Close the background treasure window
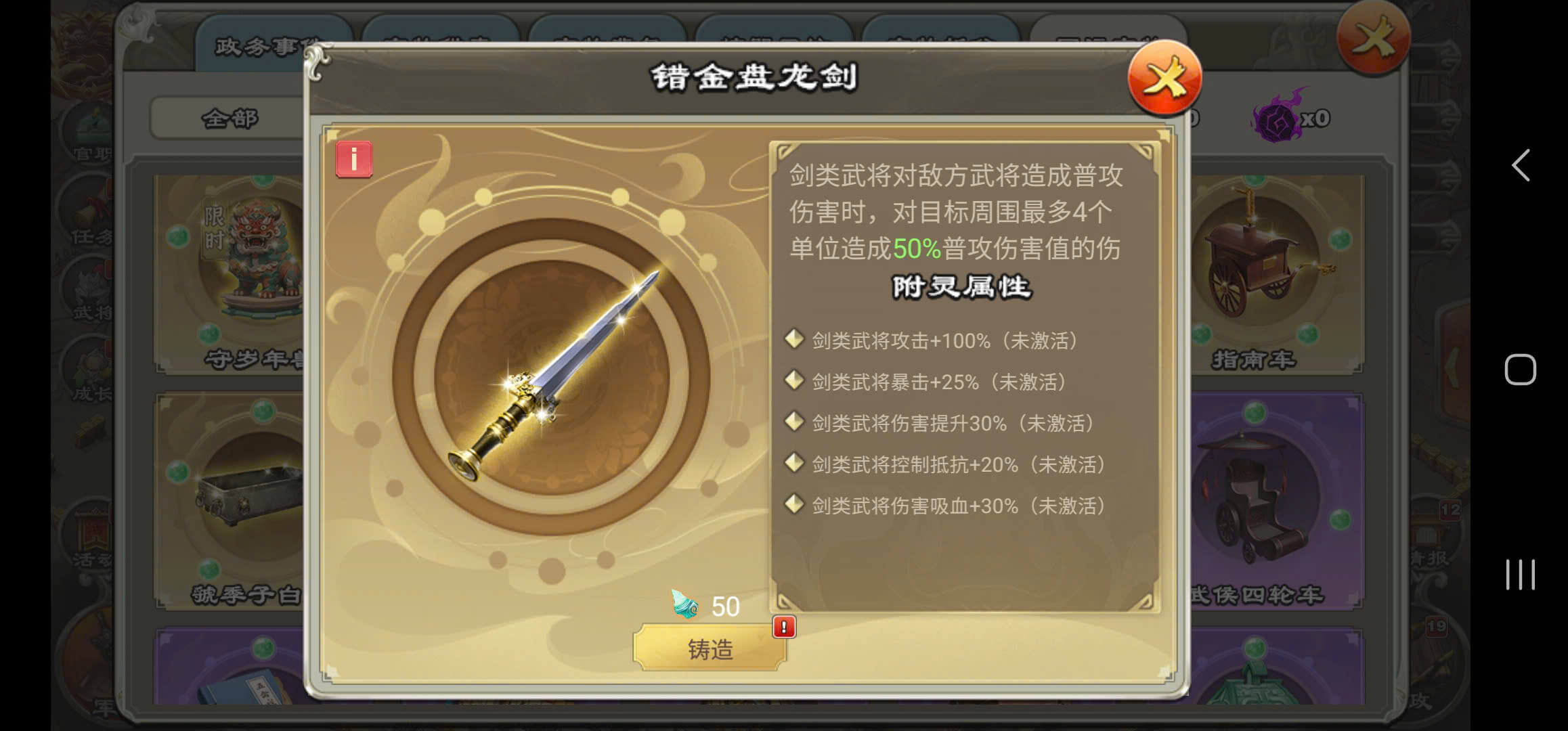The image size is (1568, 731). pyautogui.click(x=1373, y=36)
